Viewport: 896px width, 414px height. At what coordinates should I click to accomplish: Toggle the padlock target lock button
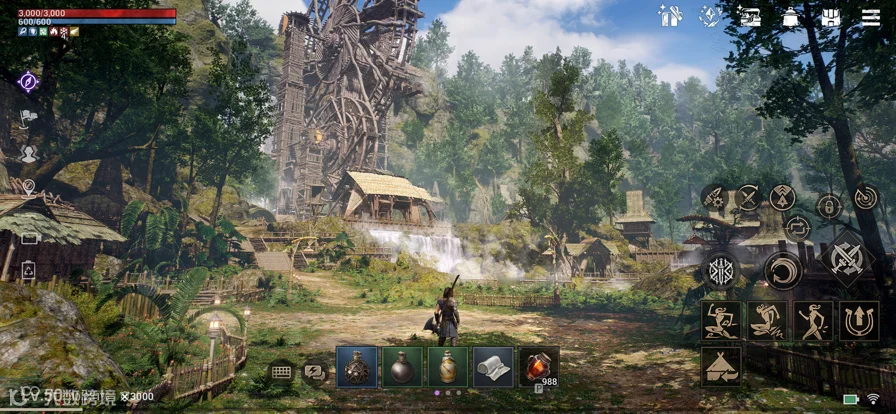tap(829, 207)
